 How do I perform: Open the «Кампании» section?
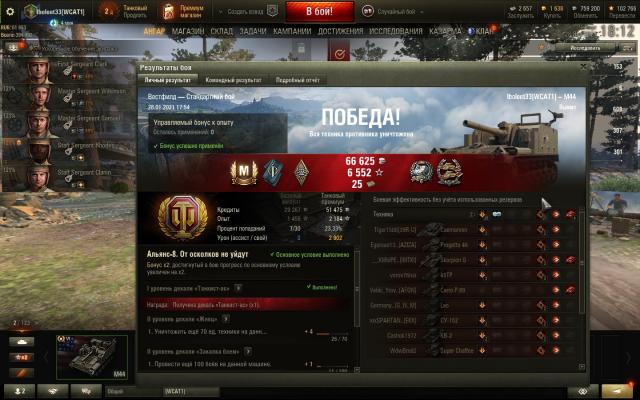click(292, 31)
